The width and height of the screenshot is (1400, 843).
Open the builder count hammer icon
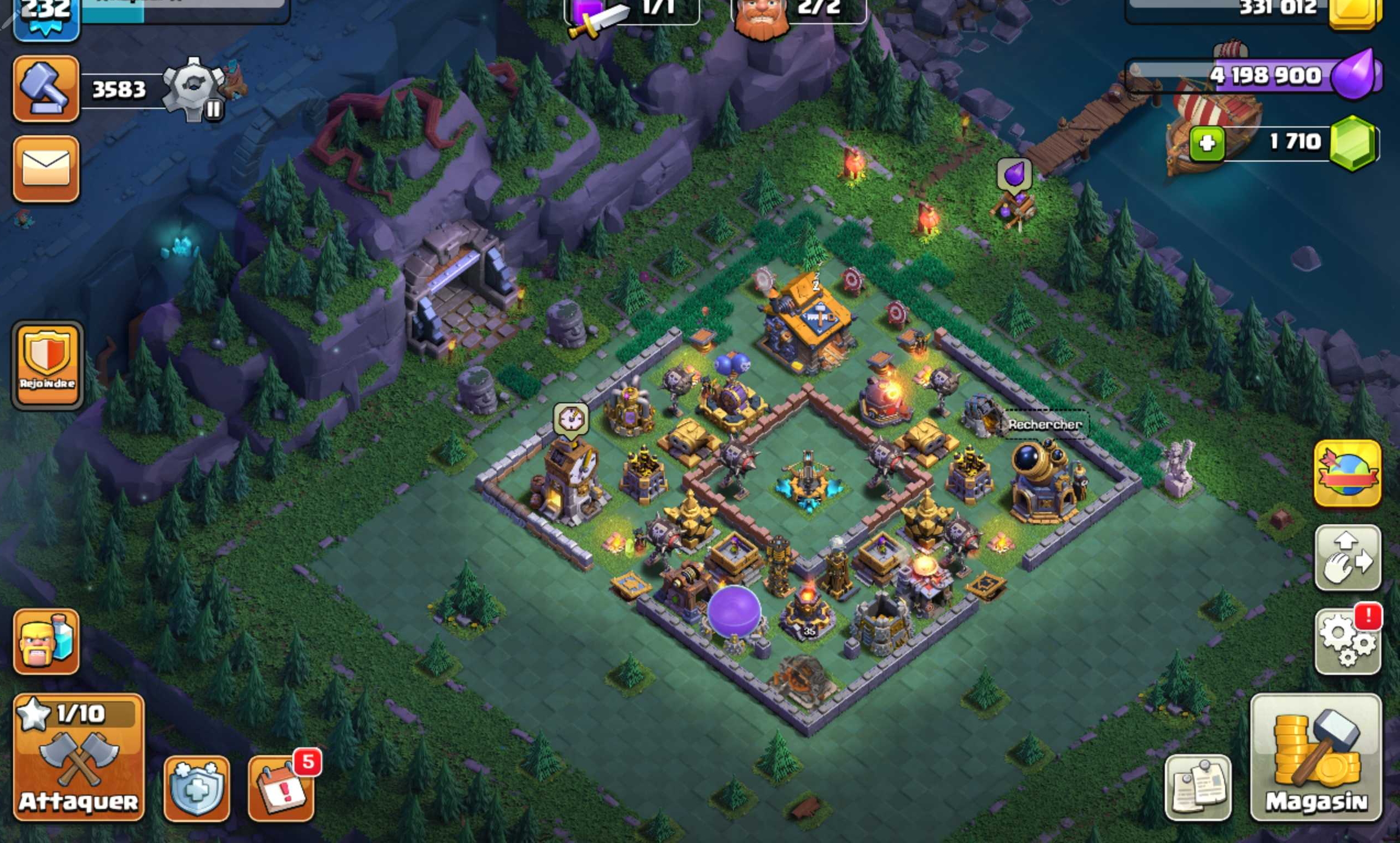46,88
